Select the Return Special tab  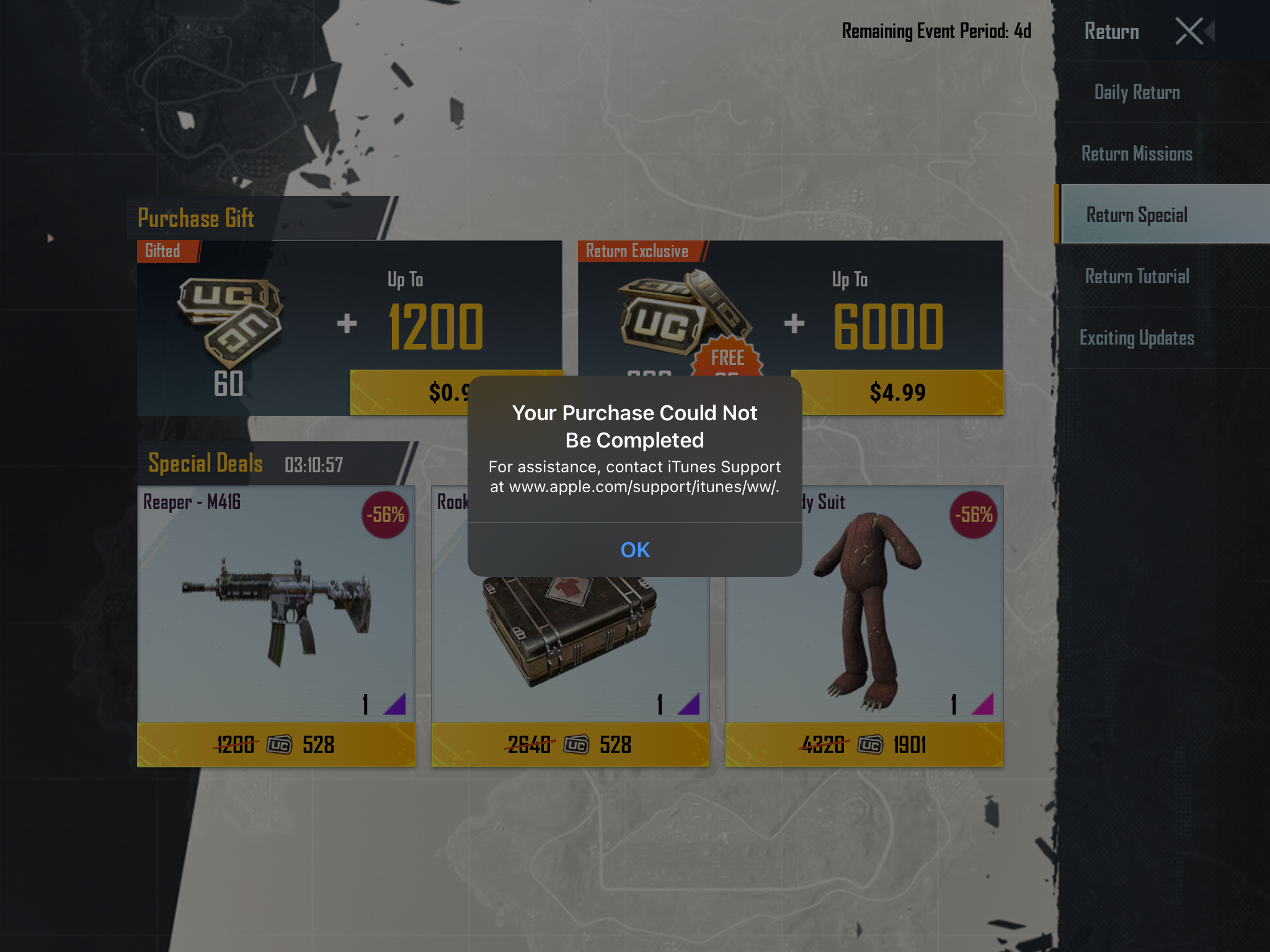1137,215
